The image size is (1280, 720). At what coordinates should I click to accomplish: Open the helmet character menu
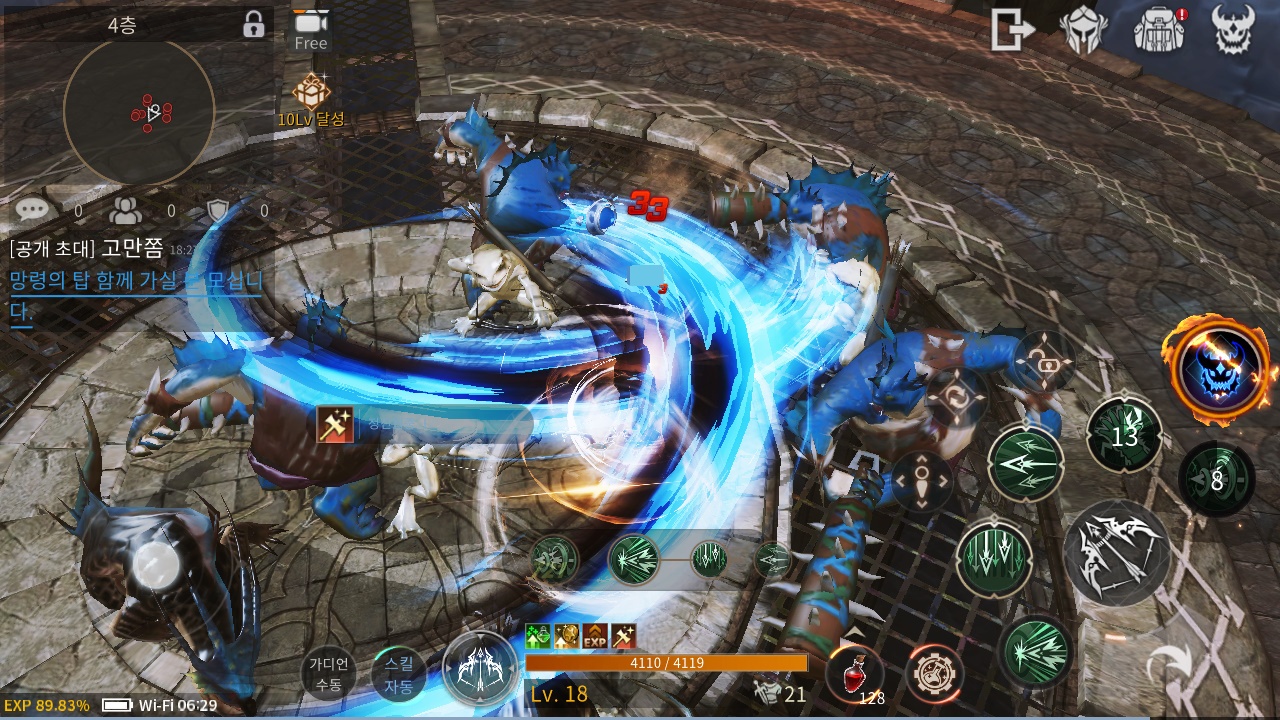tap(1083, 29)
